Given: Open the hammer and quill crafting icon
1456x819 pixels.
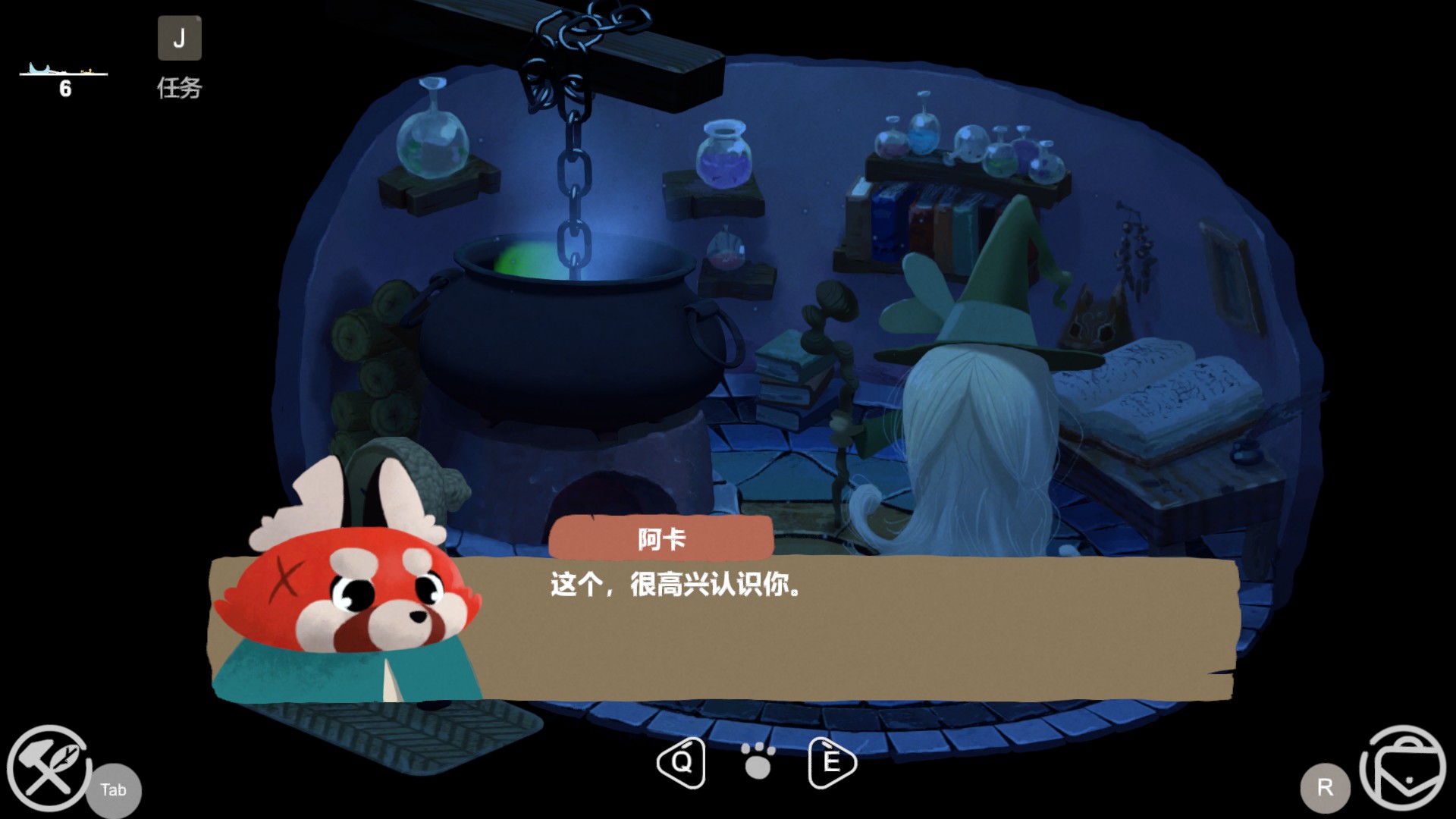Looking at the screenshot, I should [x=49, y=767].
